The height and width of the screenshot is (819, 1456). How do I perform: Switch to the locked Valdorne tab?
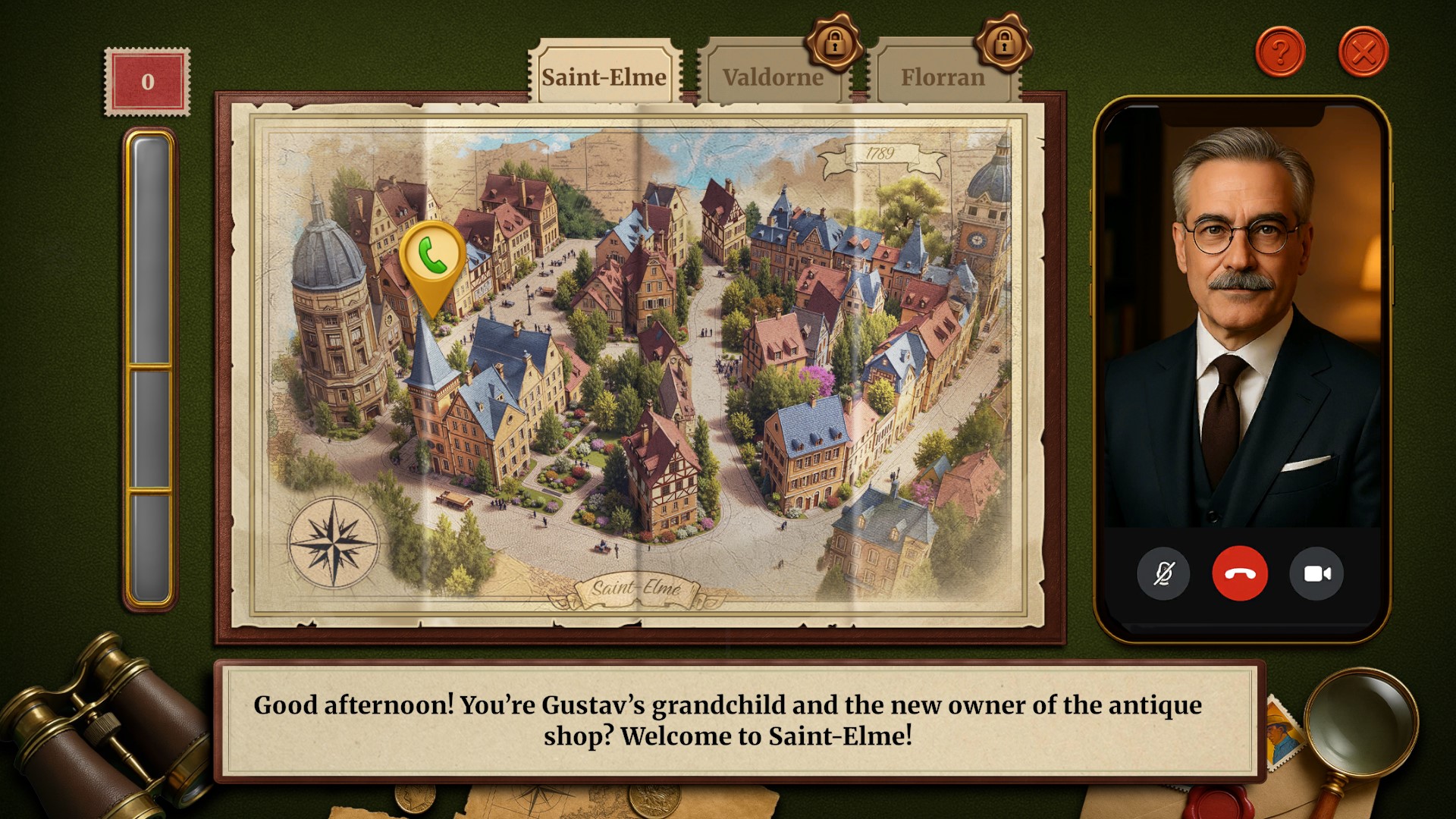[772, 77]
